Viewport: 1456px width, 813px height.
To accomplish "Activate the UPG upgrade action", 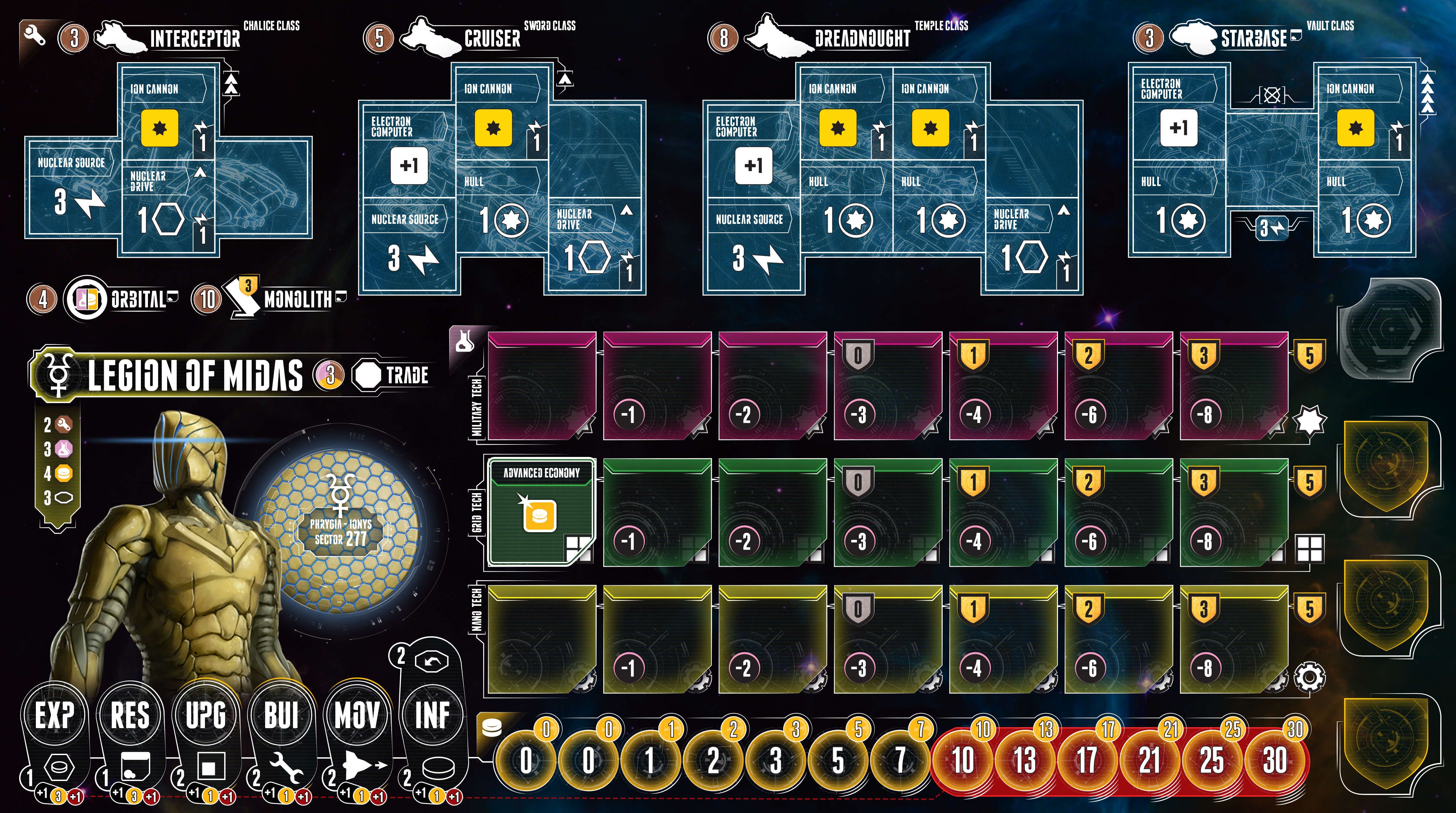I will (x=206, y=715).
